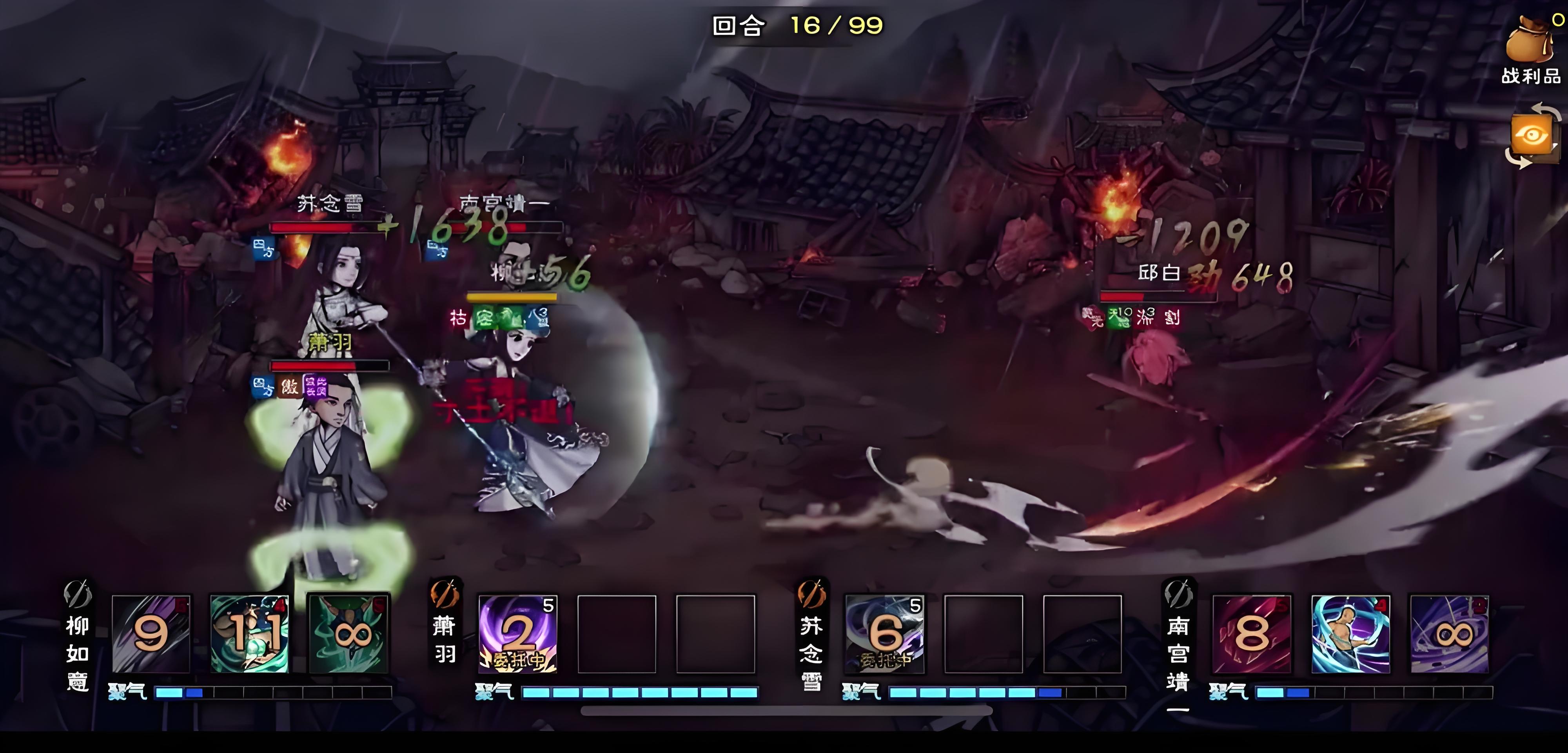1568x753 pixels.
Task: Click the weapon icon above 柳如意's name
Action: 78,594
